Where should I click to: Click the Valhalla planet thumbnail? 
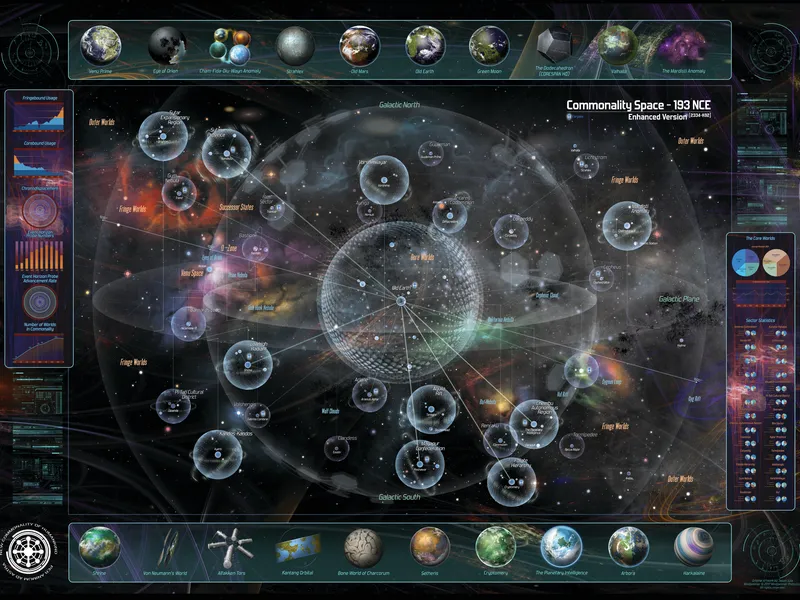tap(619, 45)
